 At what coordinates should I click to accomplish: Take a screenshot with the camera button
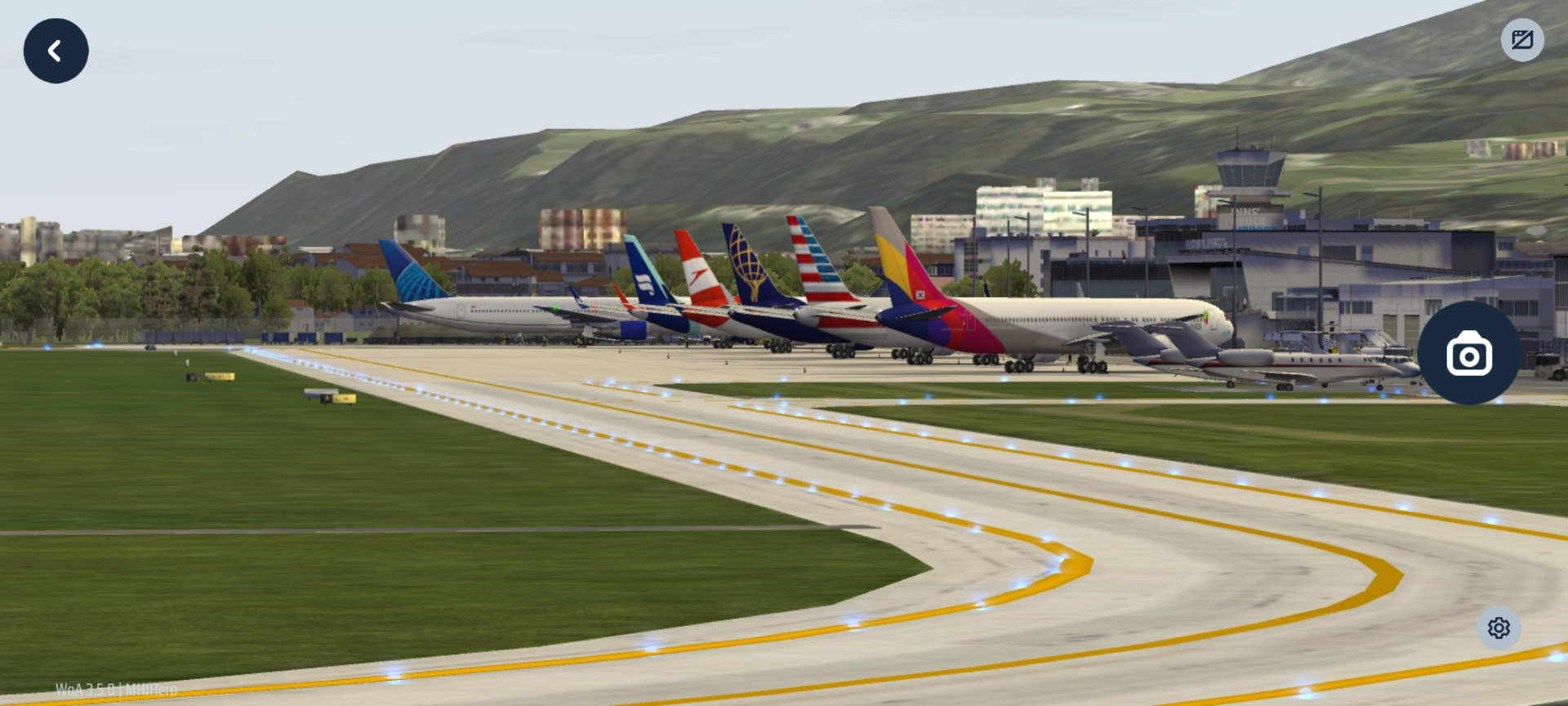(x=1468, y=353)
